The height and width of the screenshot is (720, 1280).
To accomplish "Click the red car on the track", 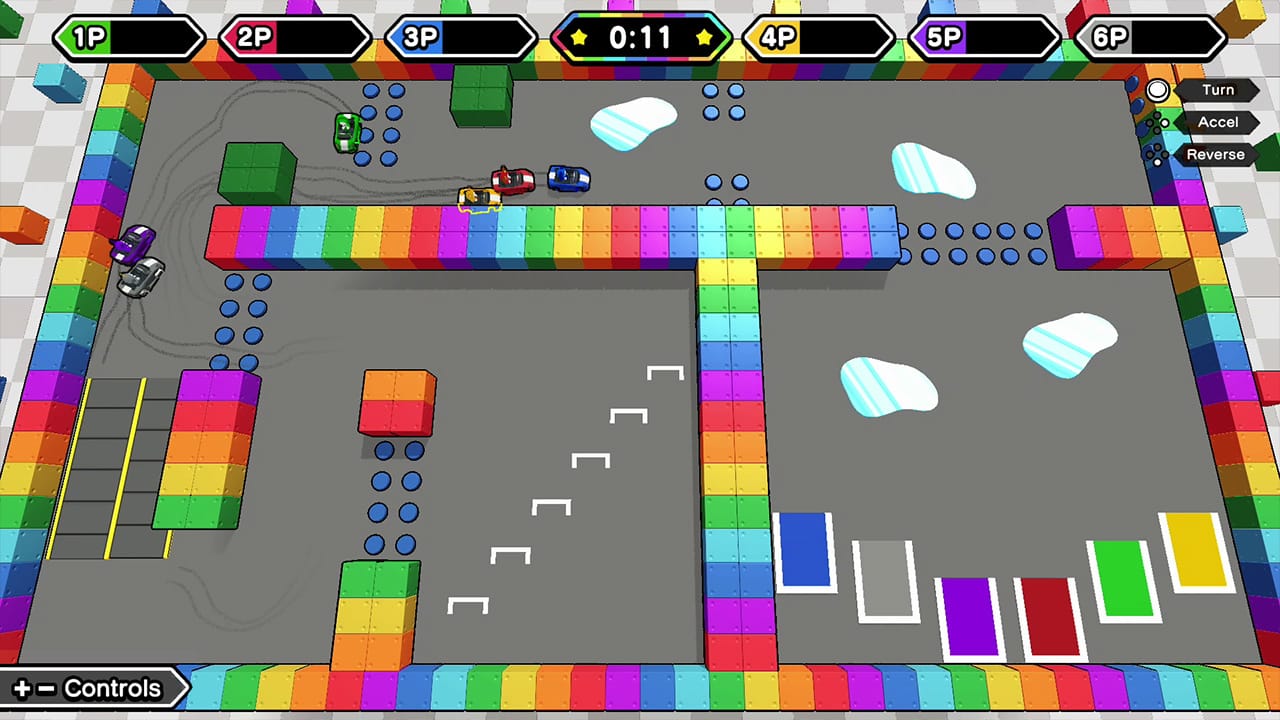I will (513, 178).
